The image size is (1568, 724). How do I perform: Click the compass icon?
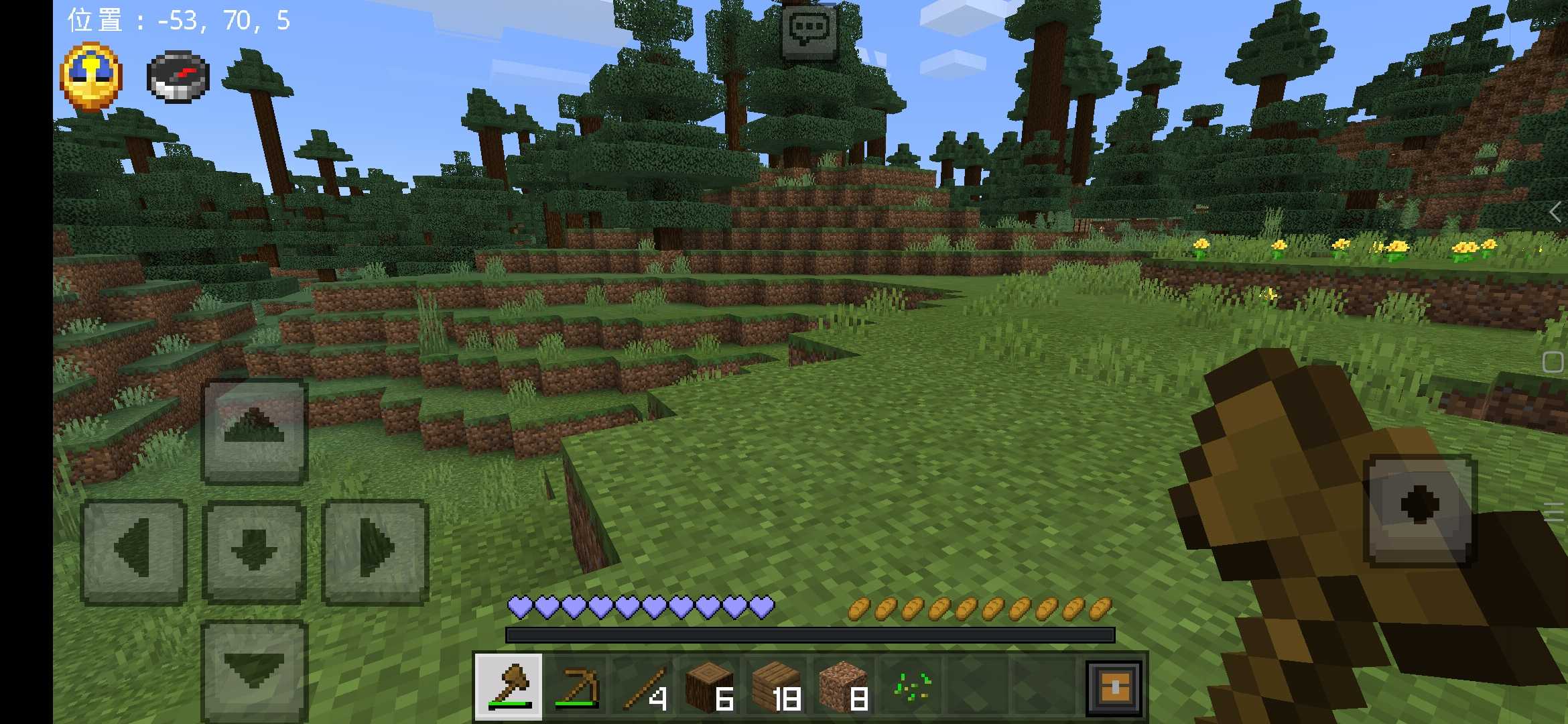coord(178,78)
